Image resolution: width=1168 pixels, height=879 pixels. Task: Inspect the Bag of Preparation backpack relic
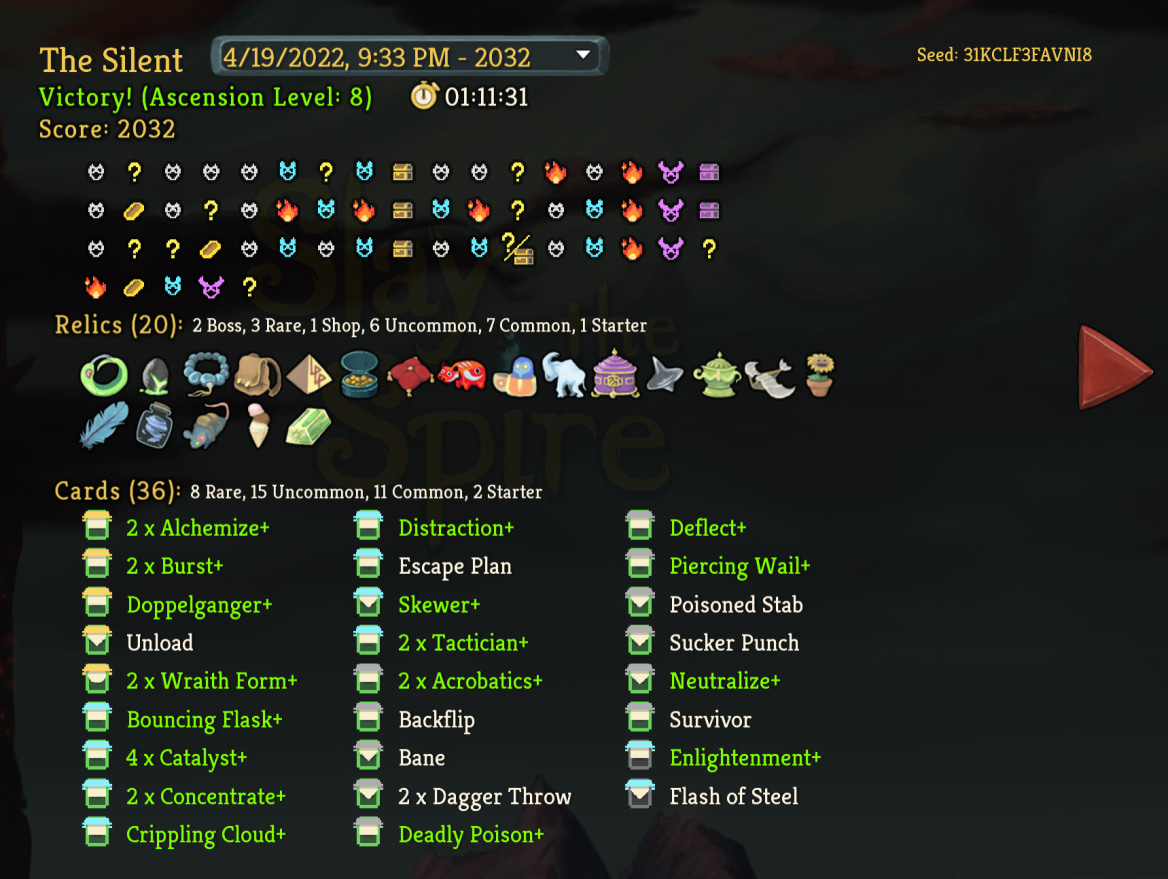[x=257, y=376]
